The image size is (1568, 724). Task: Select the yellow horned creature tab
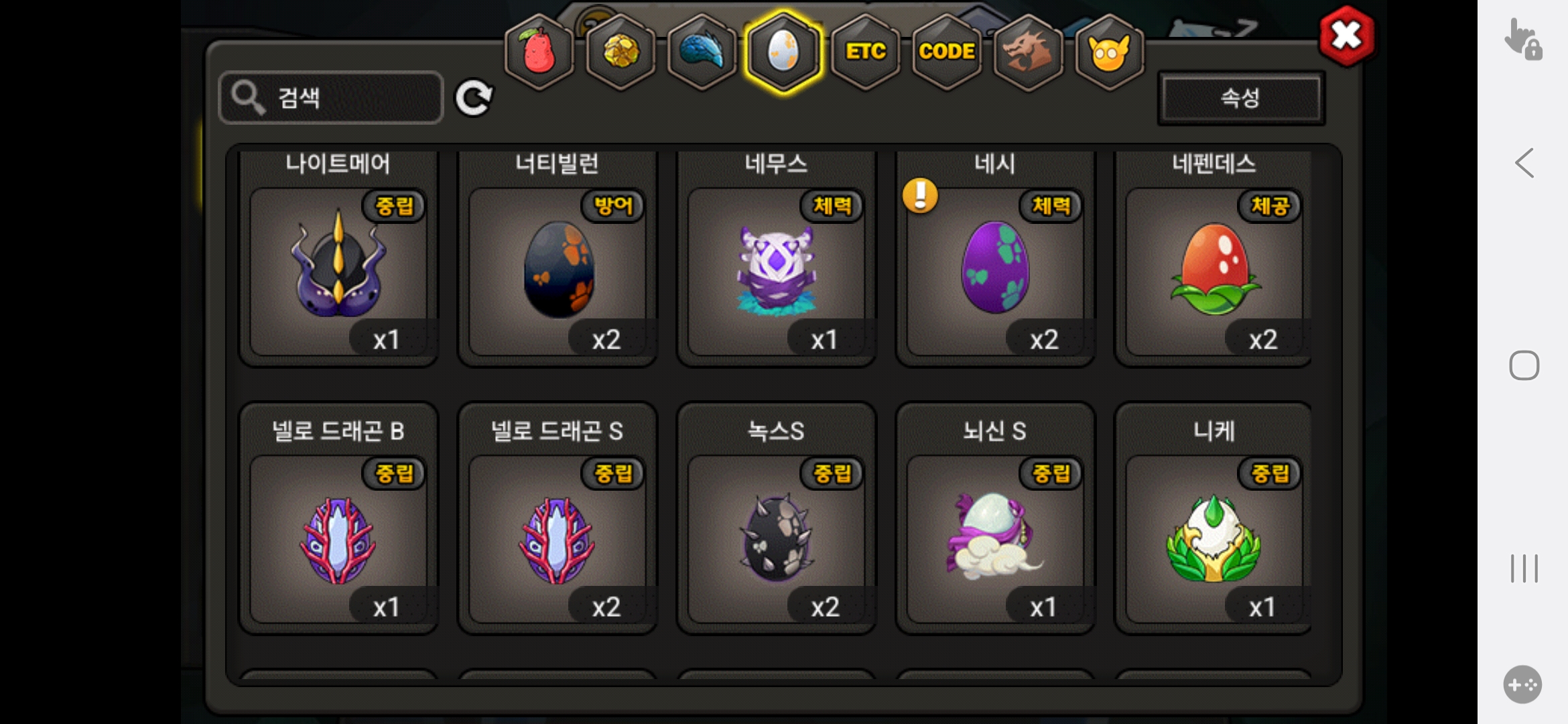point(1110,52)
